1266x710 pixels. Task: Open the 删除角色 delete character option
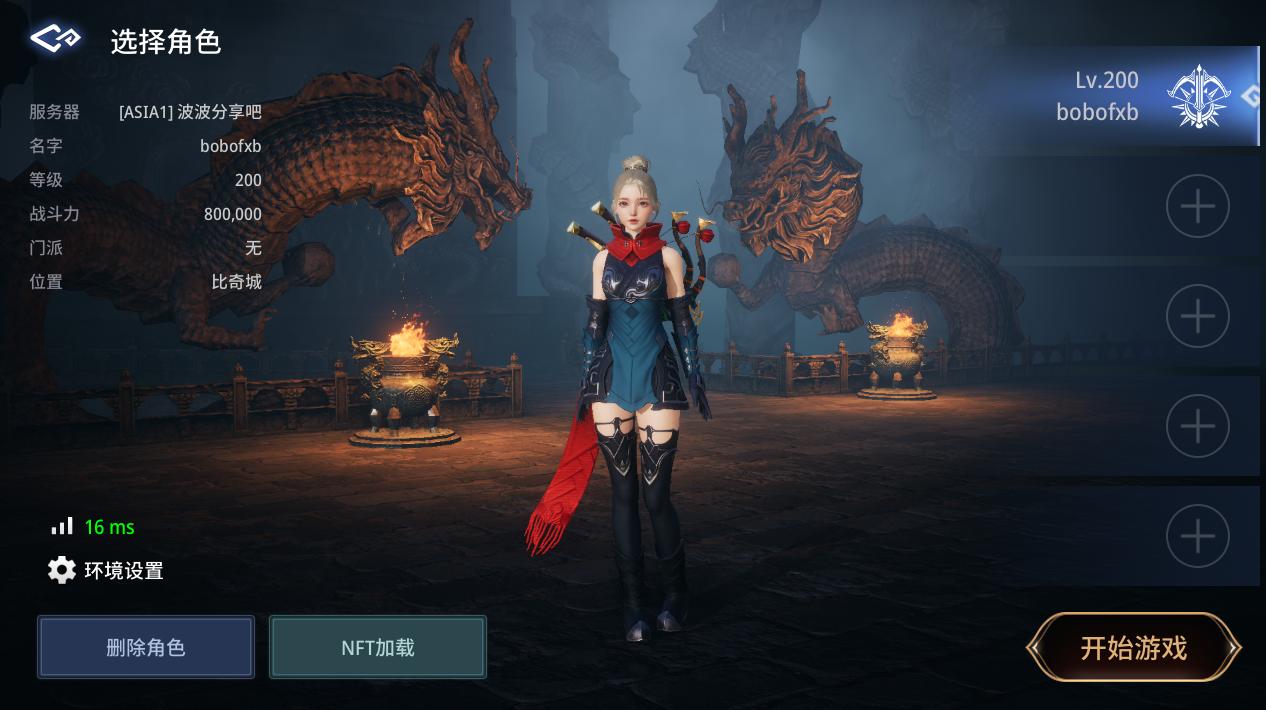click(x=146, y=647)
